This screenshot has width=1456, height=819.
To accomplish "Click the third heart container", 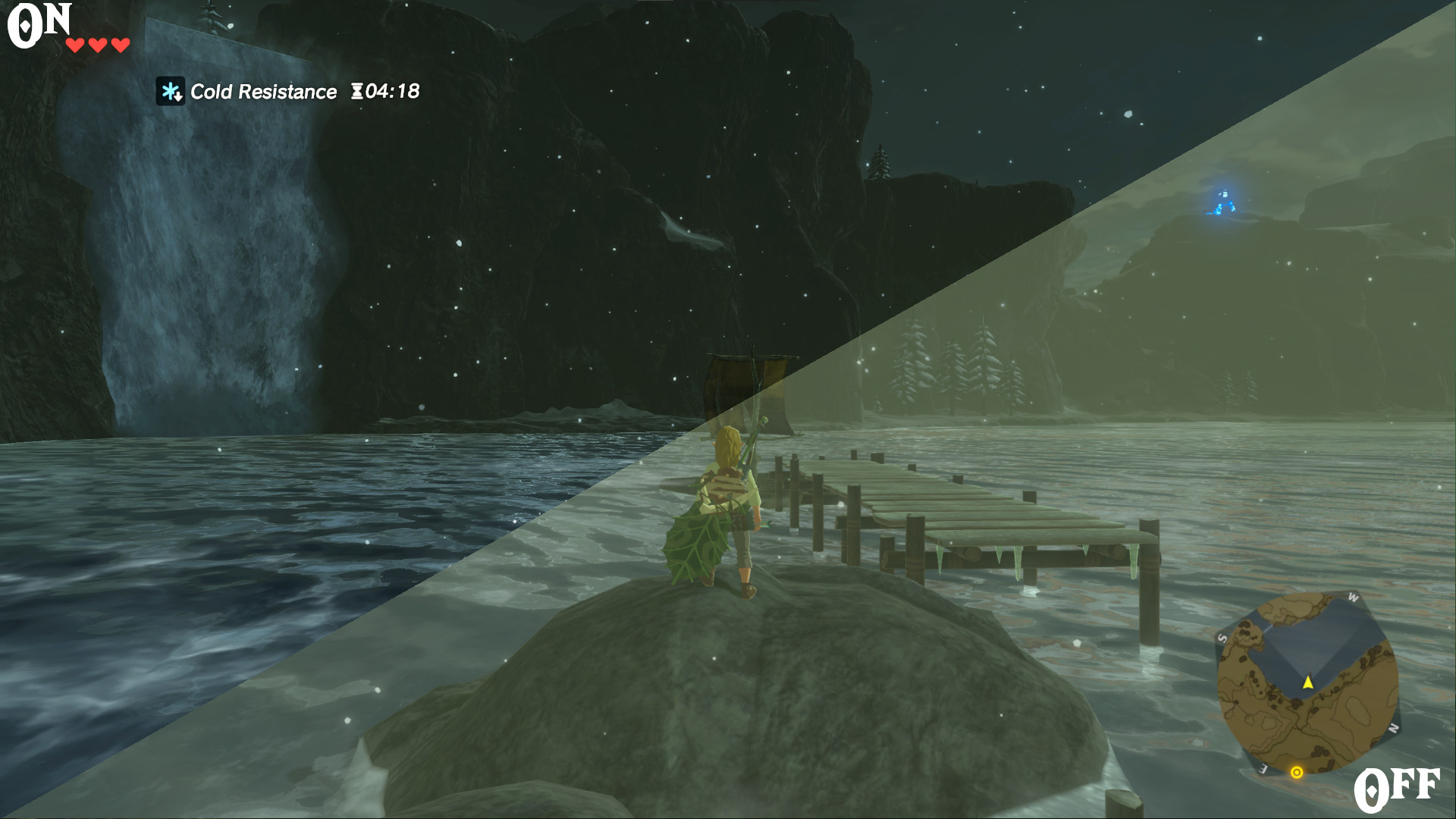I will (x=120, y=44).
